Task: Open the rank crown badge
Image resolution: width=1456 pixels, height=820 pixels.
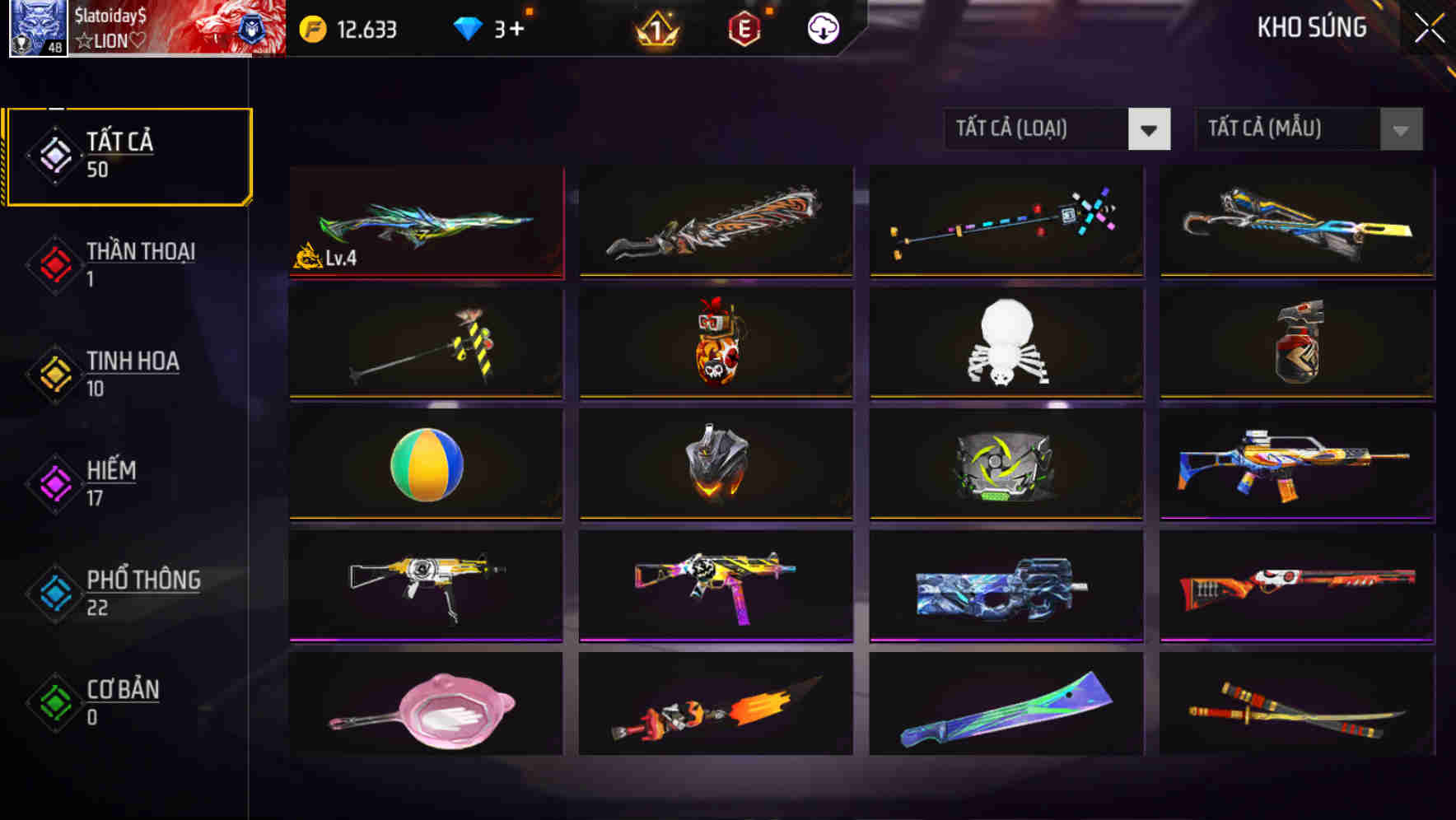Action: [655, 29]
